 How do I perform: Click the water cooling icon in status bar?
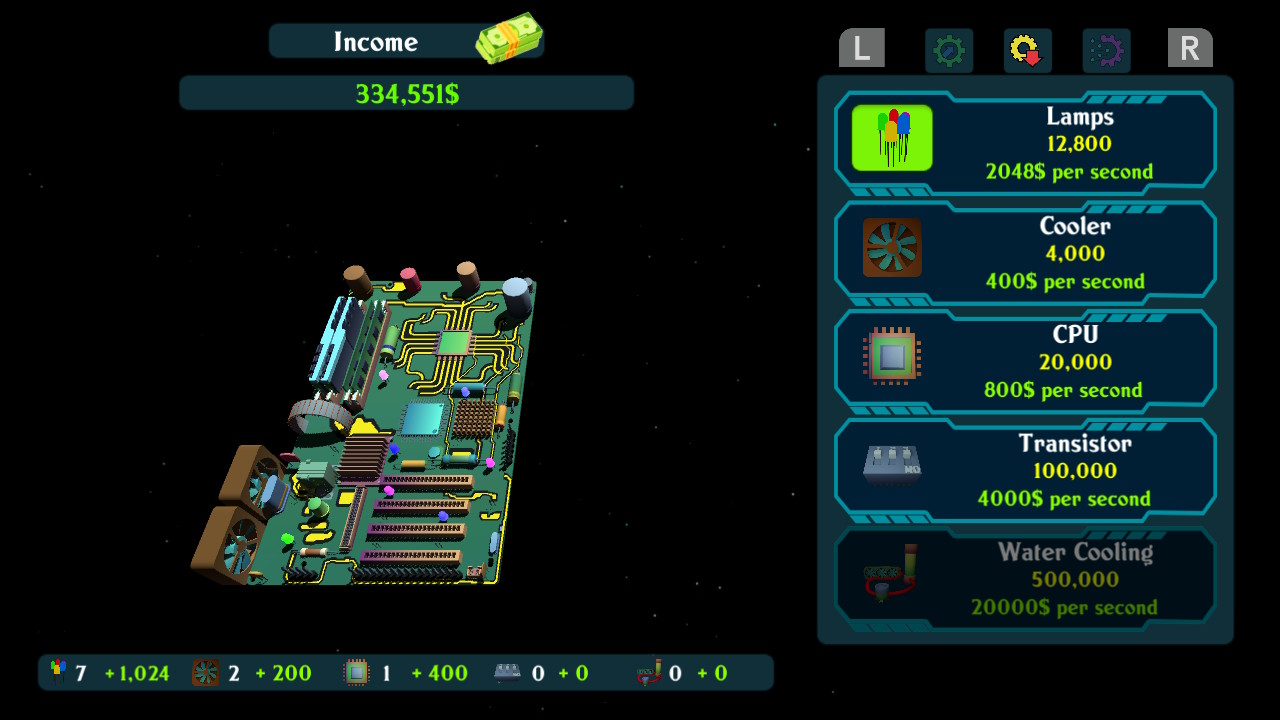[650, 672]
